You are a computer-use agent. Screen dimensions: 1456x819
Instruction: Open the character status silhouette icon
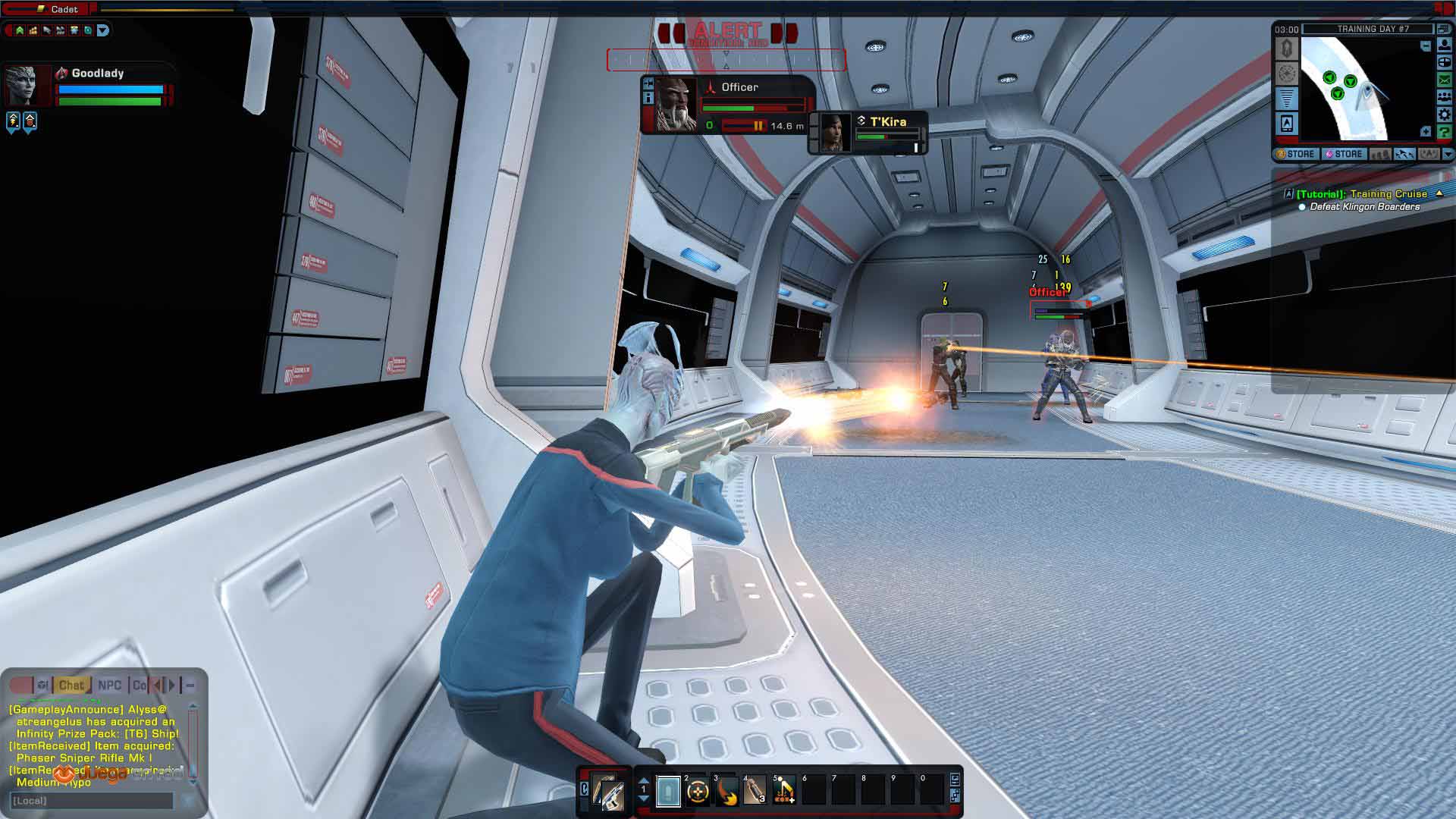1445,45
